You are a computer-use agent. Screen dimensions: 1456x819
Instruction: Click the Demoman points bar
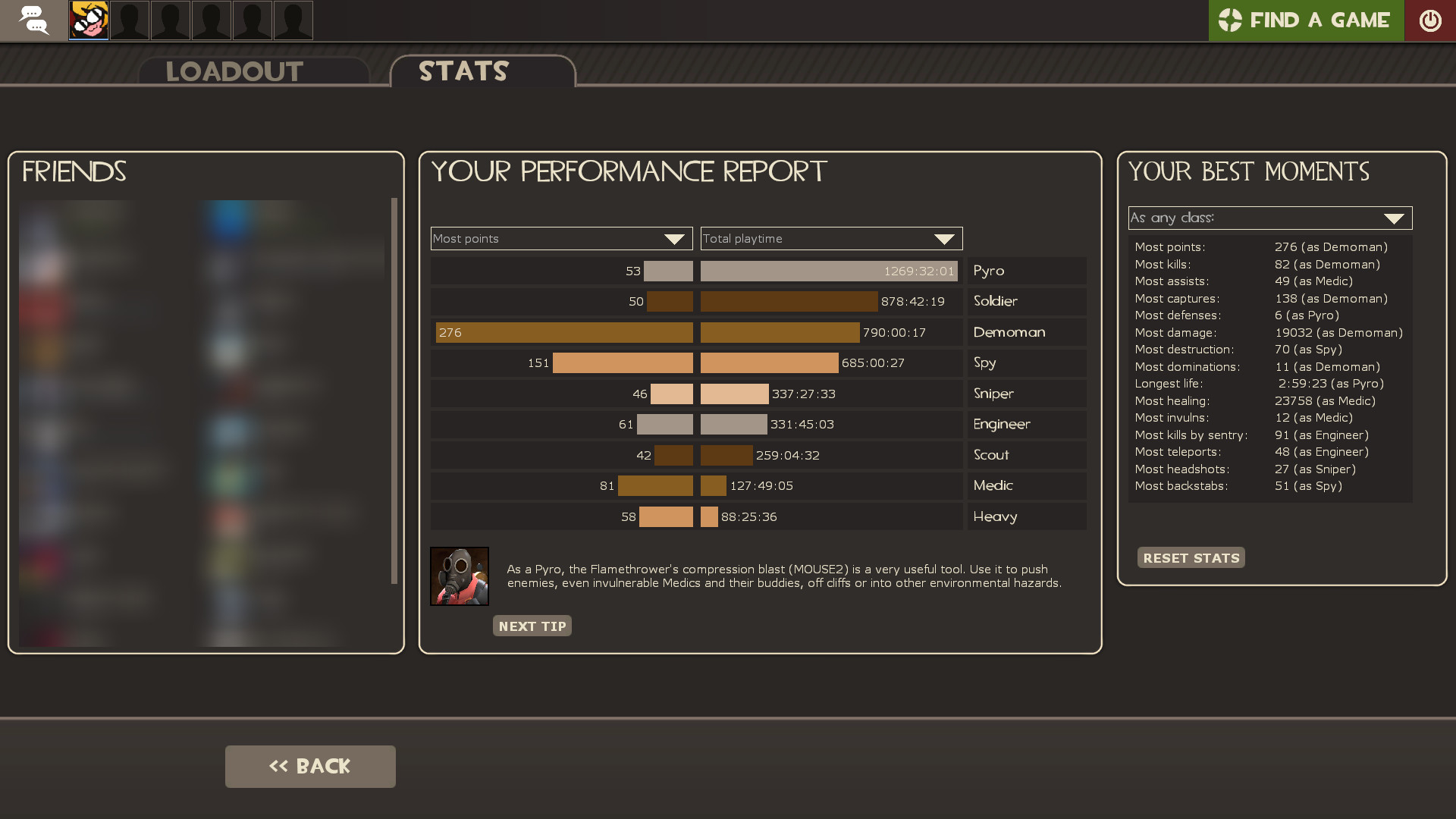point(564,332)
